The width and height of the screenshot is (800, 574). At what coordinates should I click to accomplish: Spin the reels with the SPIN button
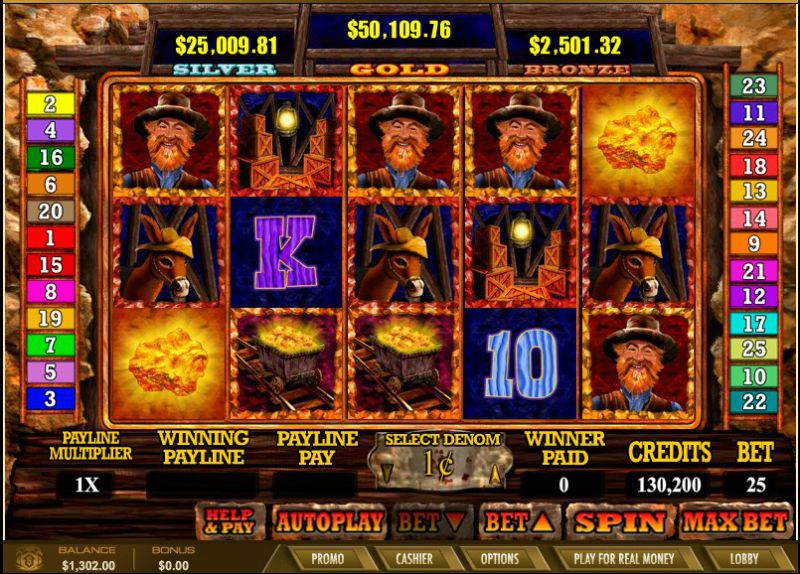pos(620,521)
